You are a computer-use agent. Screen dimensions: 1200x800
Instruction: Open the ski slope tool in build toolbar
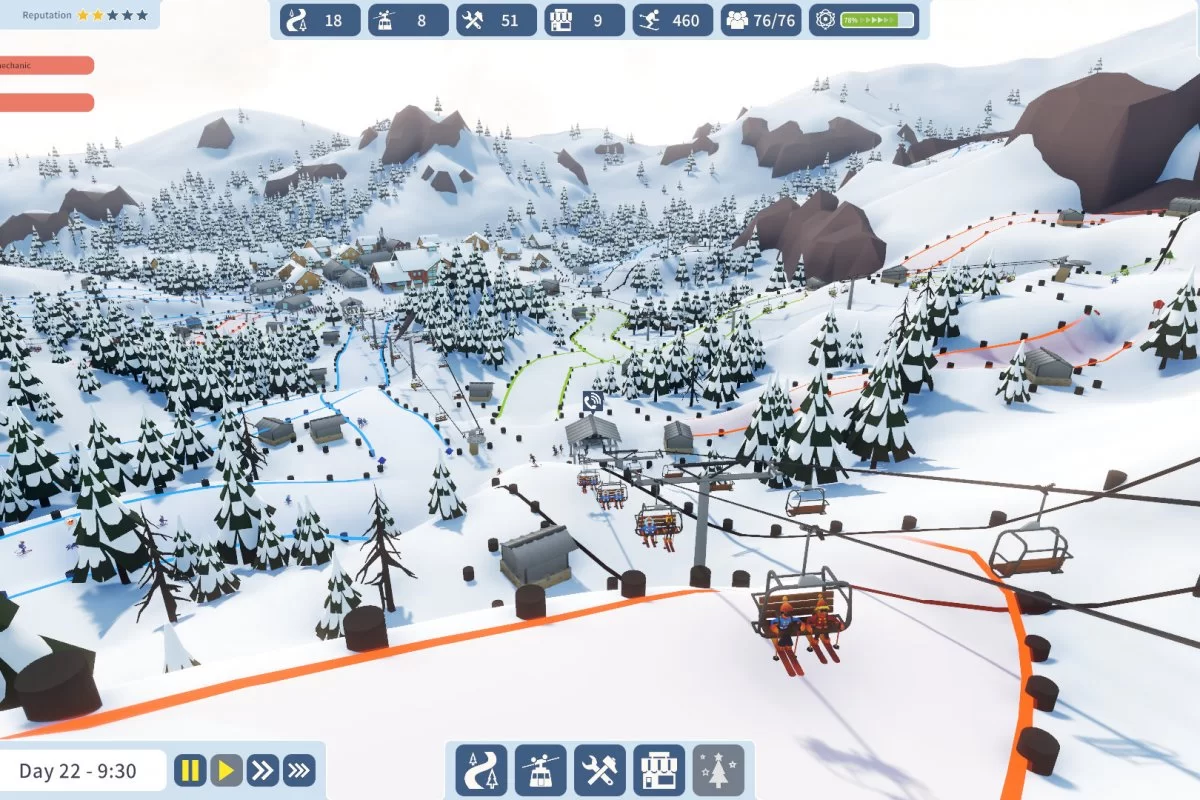pyautogui.click(x=481, y=770)
